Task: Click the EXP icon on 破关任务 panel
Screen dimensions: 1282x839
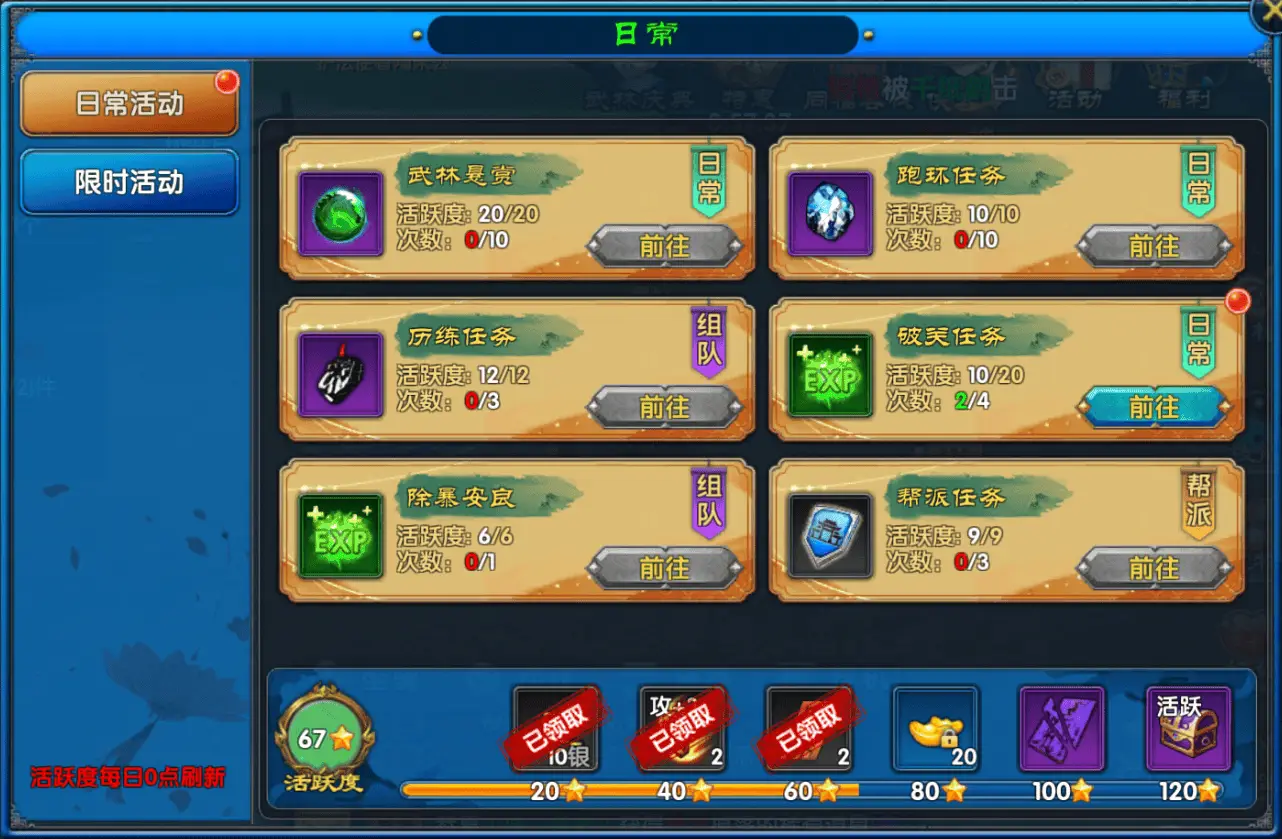Action: [x=828, y=374]
